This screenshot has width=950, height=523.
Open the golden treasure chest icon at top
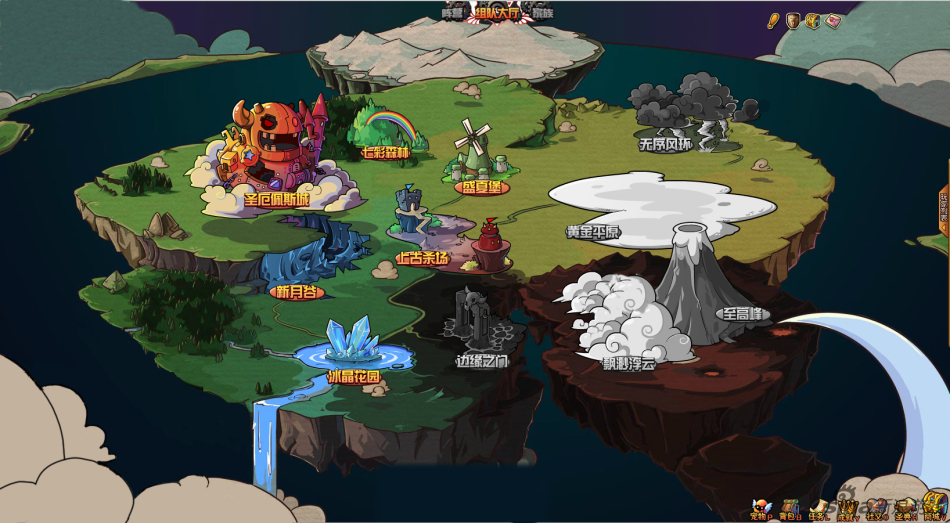pyautogui.click(x=813, y=21)
